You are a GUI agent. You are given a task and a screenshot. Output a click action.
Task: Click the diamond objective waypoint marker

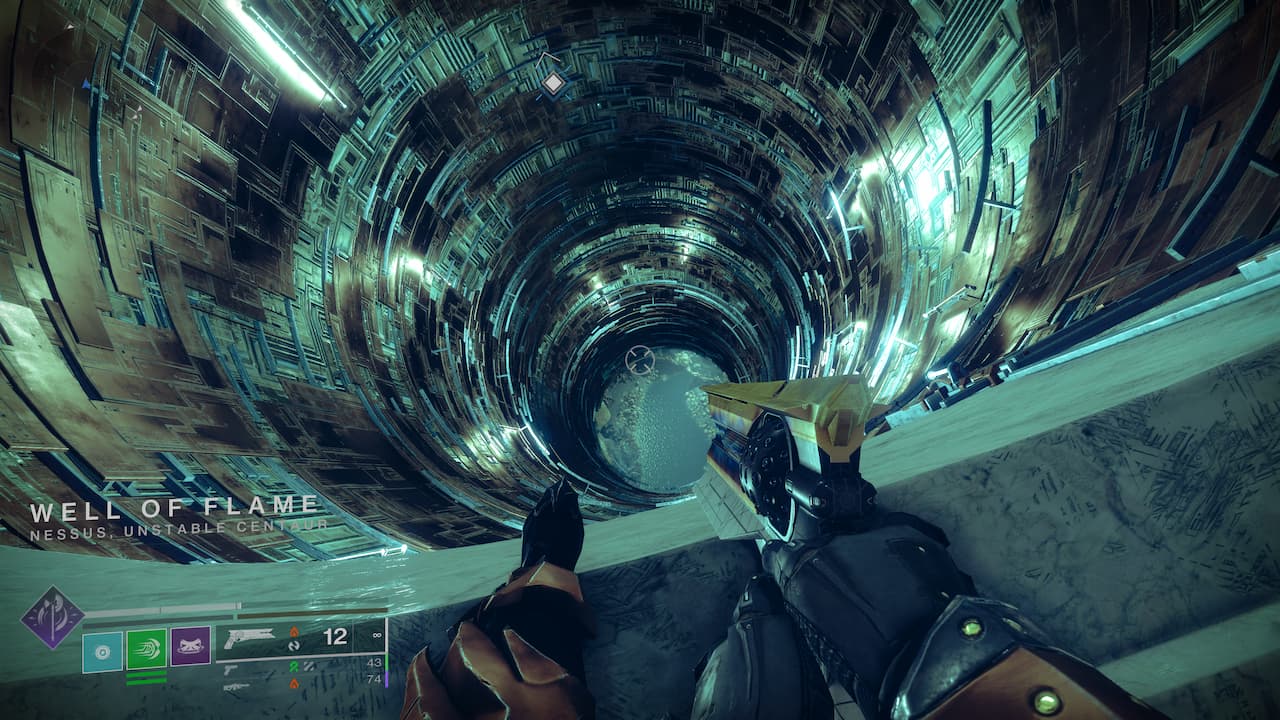point(553,84)
